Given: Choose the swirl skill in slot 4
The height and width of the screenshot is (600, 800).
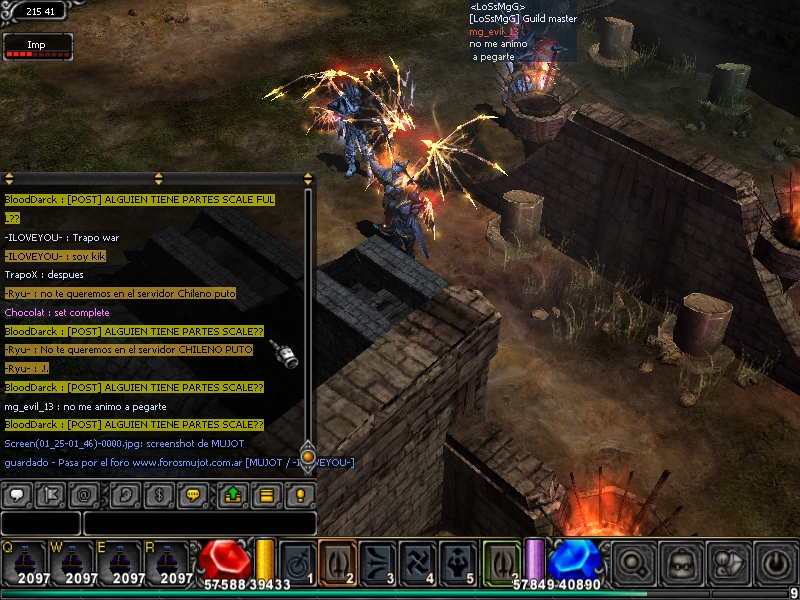Looking at the screenshot, I should point(419,561).
